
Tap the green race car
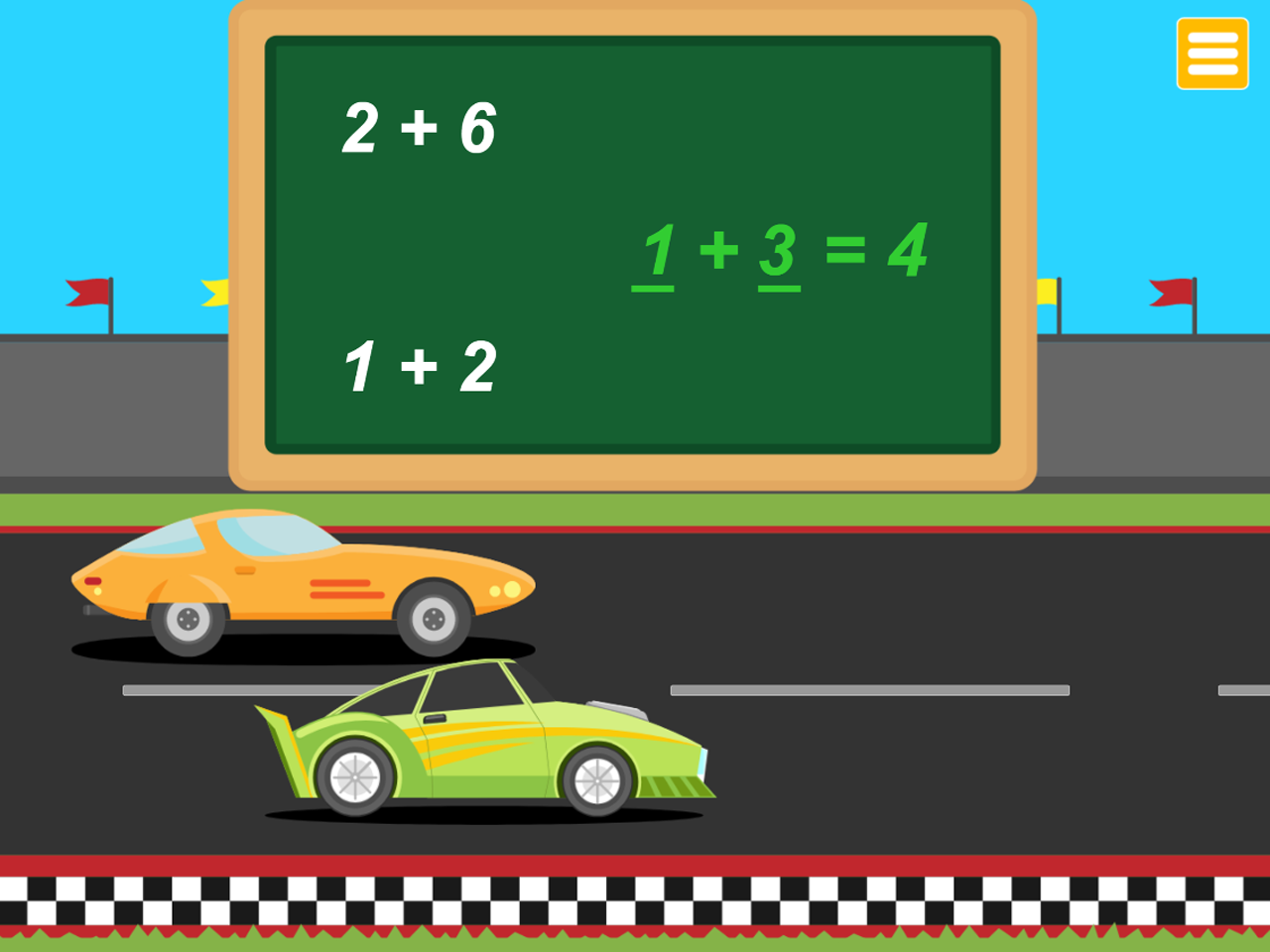476,744
